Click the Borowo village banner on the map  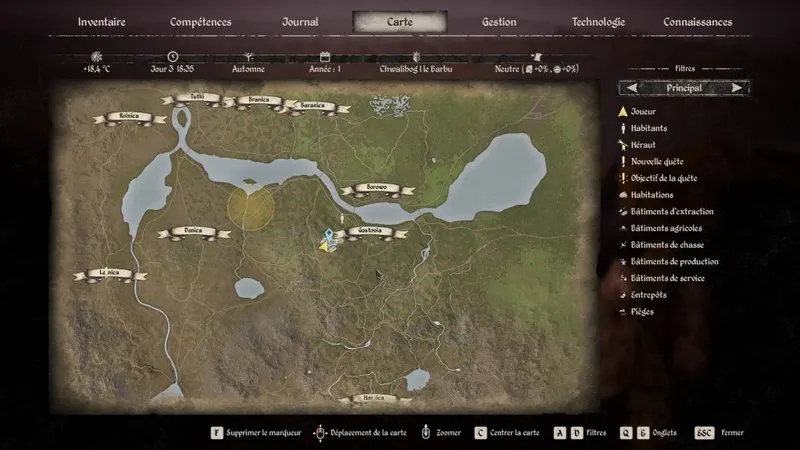click(377, 188)
